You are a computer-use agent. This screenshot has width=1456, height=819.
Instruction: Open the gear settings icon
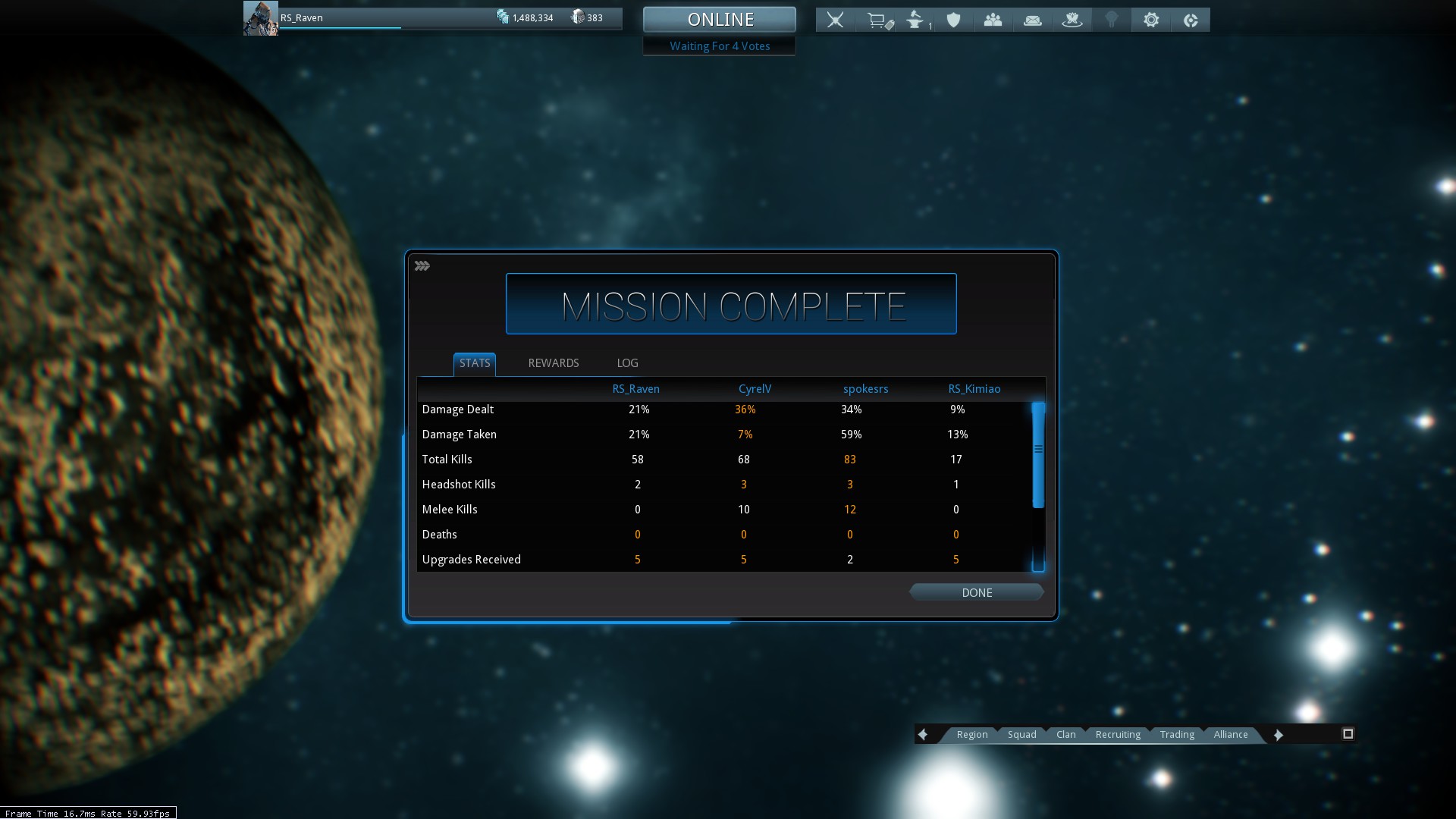coord(1151,20)
